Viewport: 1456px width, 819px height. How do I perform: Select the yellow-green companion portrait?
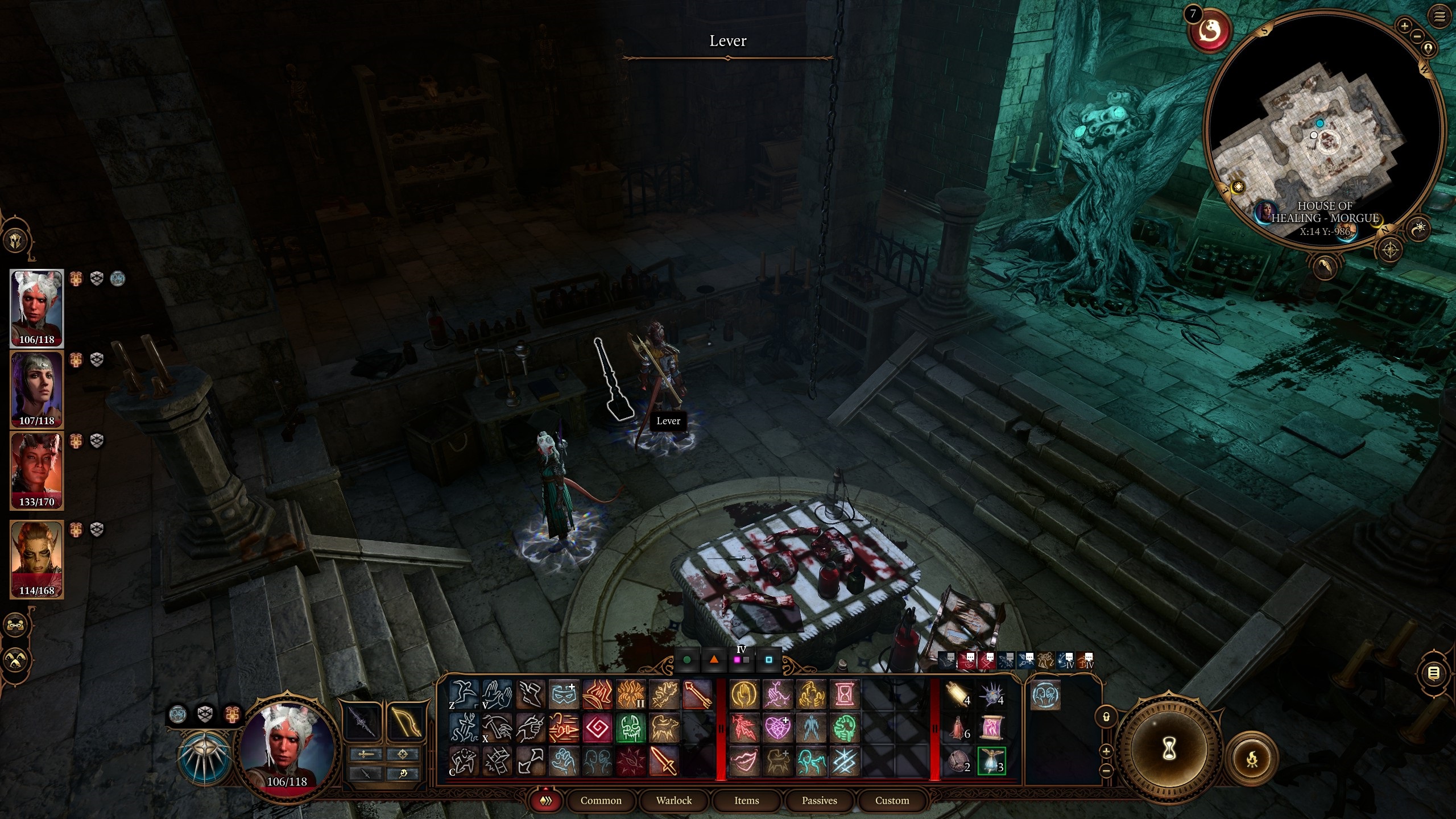coord(37,559)
